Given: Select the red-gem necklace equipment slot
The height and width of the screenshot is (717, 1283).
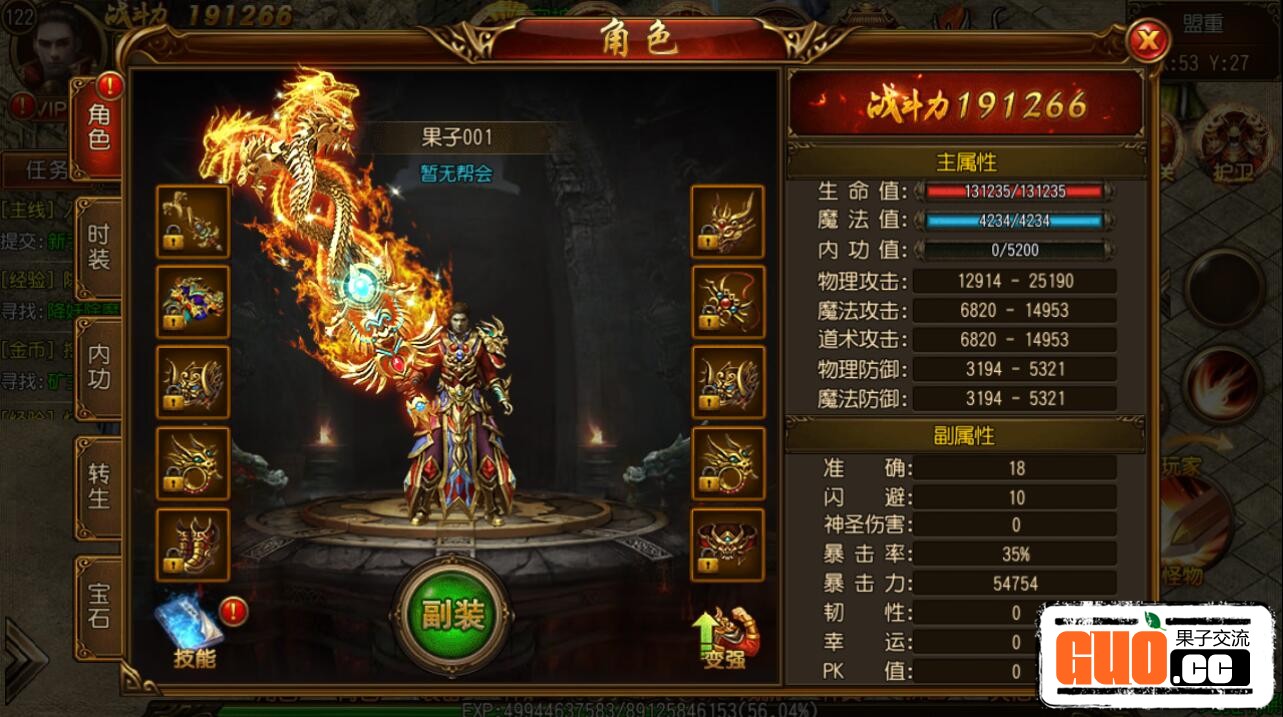Looking at the screenshot, I should coord(727,302).
